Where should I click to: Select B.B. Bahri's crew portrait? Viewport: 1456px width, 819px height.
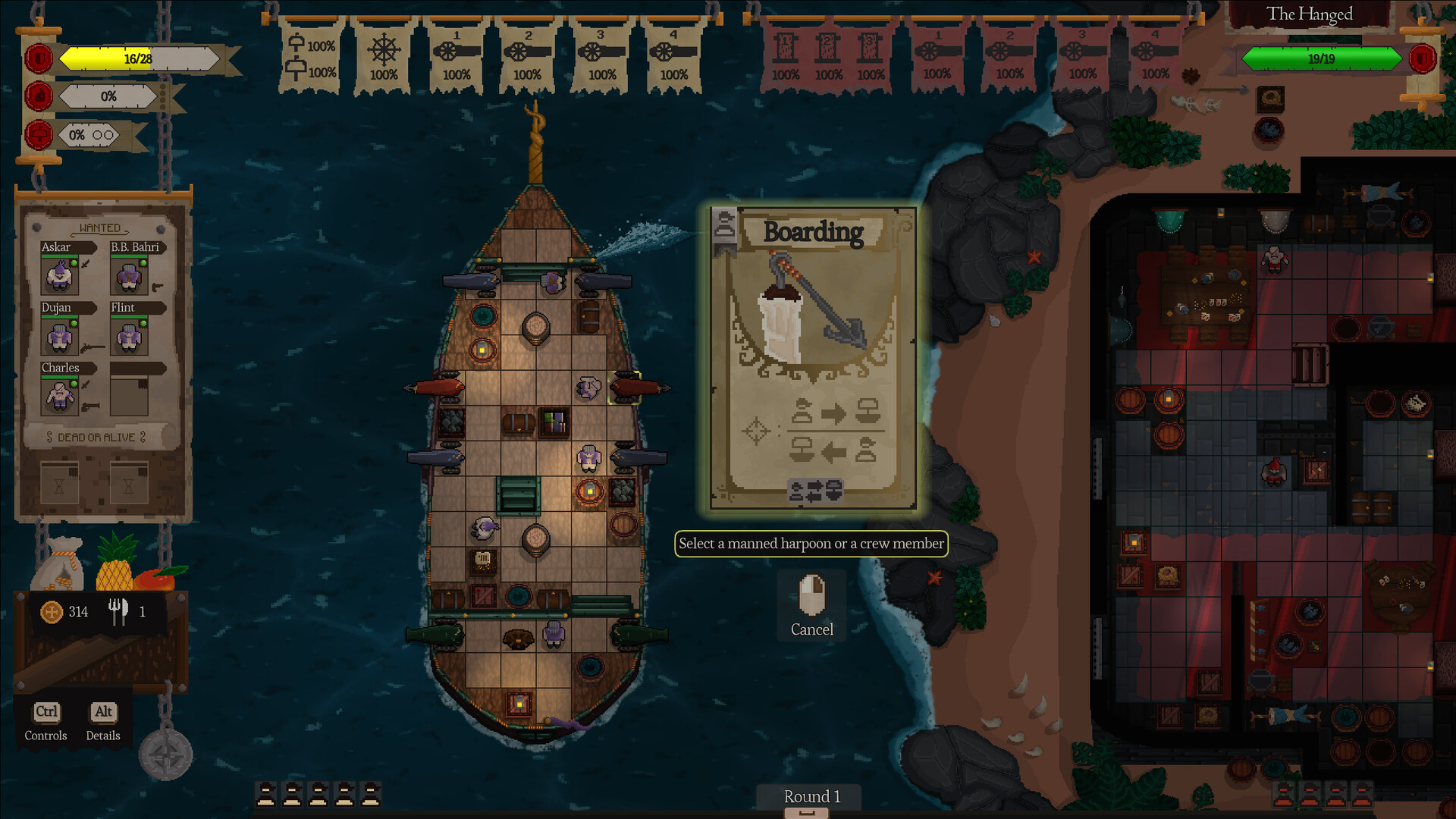129,275
